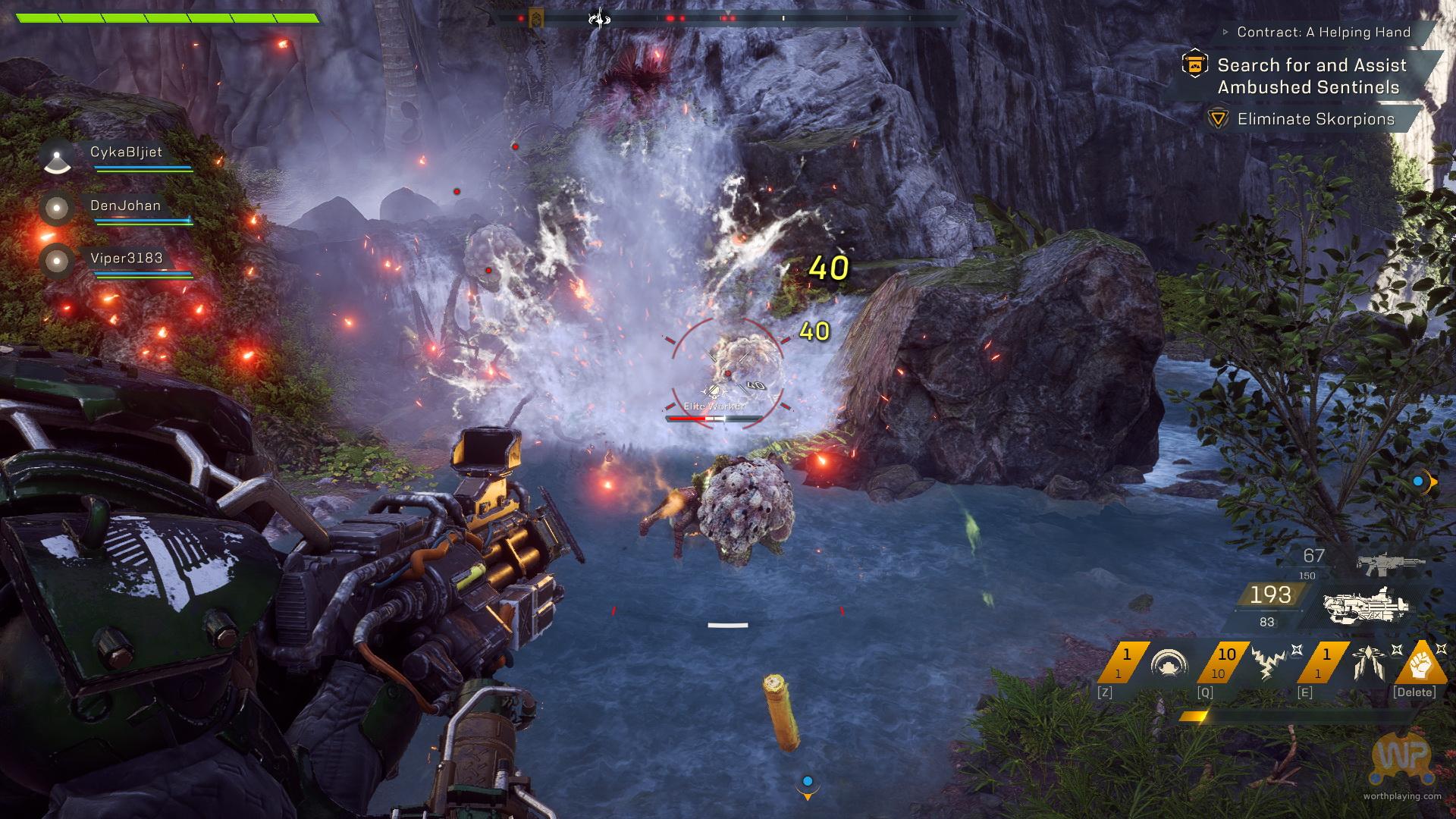Image resolution: width=1456 pixels, height=819 pixels.
Task: Switch to the secondary rifle weapon icon
Action: [x=1391, y=563]
